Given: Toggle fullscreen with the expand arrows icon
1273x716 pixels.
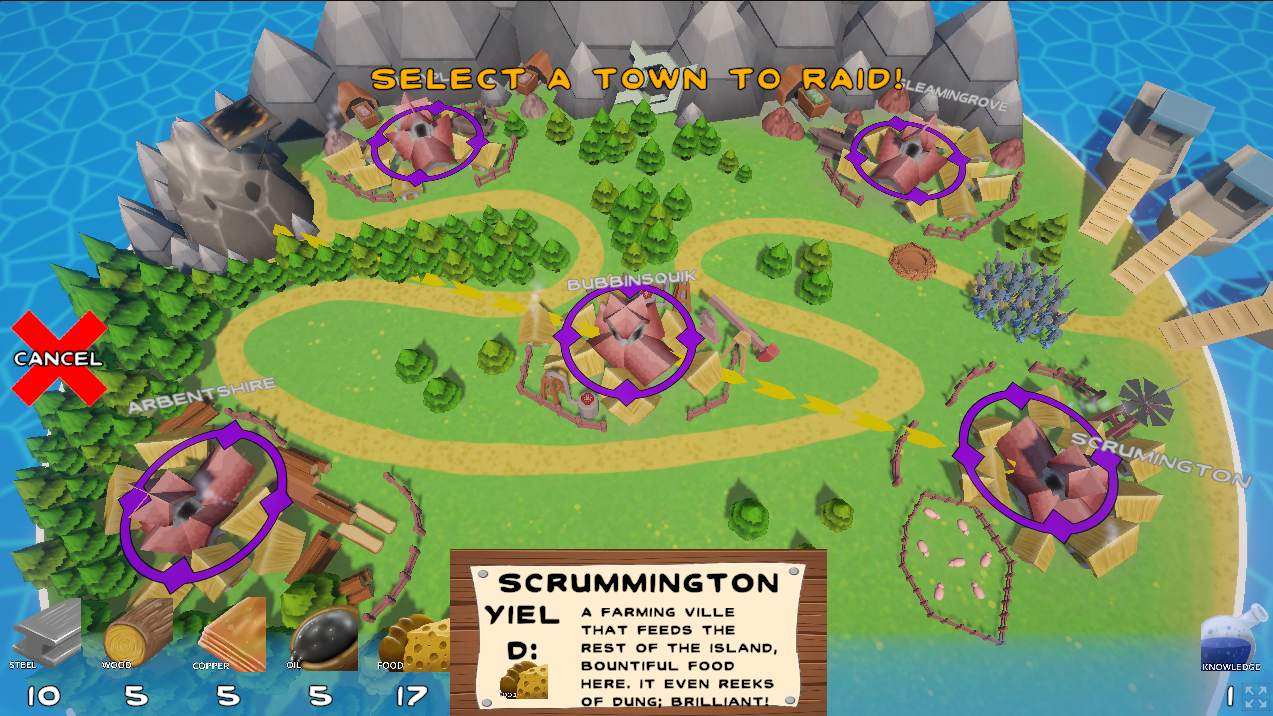Looking at the screenshot, I should (1256, 697).
